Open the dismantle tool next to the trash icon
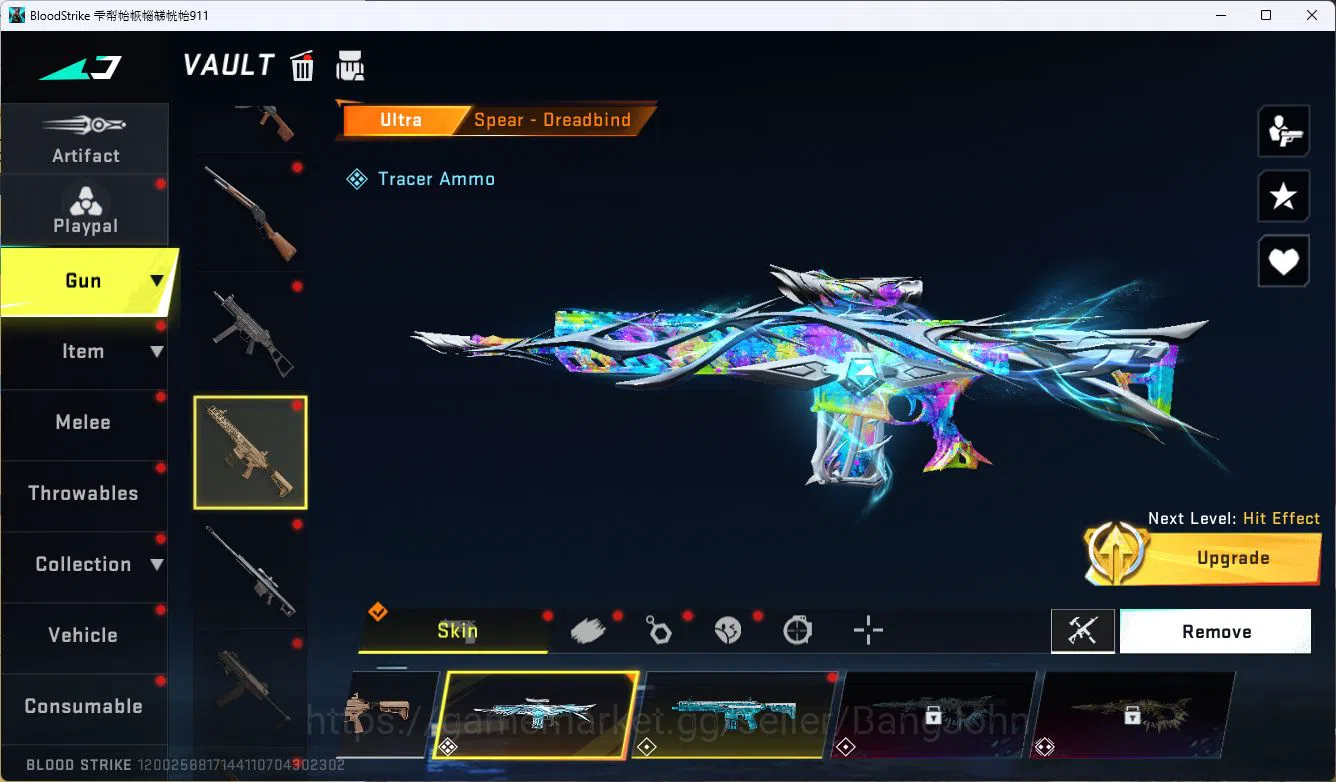The height and width of the screenshot is (782, 1336). pyautogui.click(x=350, y=65)
